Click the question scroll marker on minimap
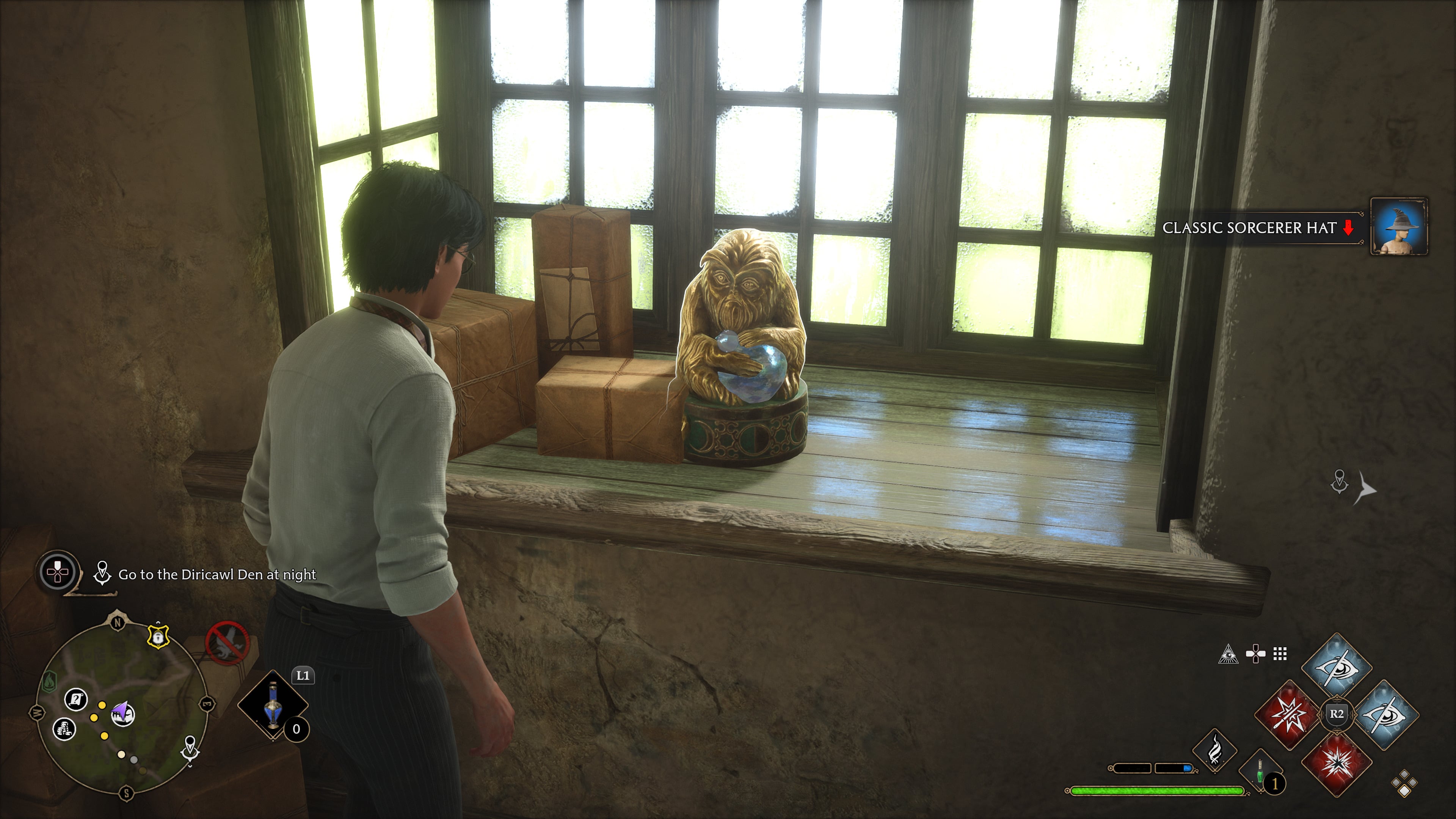 coord(76,700)
